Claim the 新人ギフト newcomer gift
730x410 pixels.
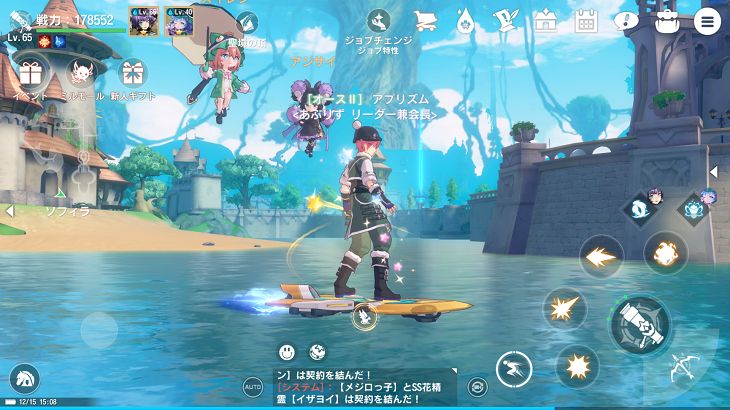132,73
